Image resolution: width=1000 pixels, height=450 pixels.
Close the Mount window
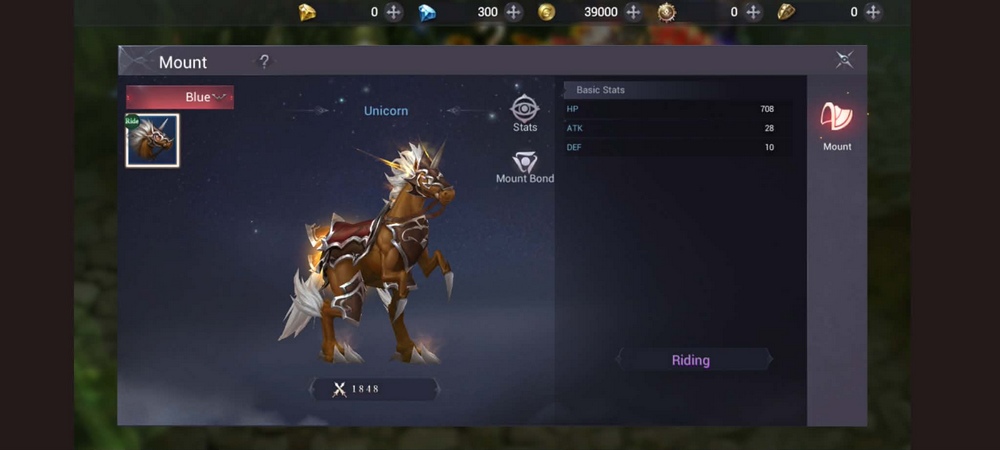pyautogui.click(x=844, y=61)
